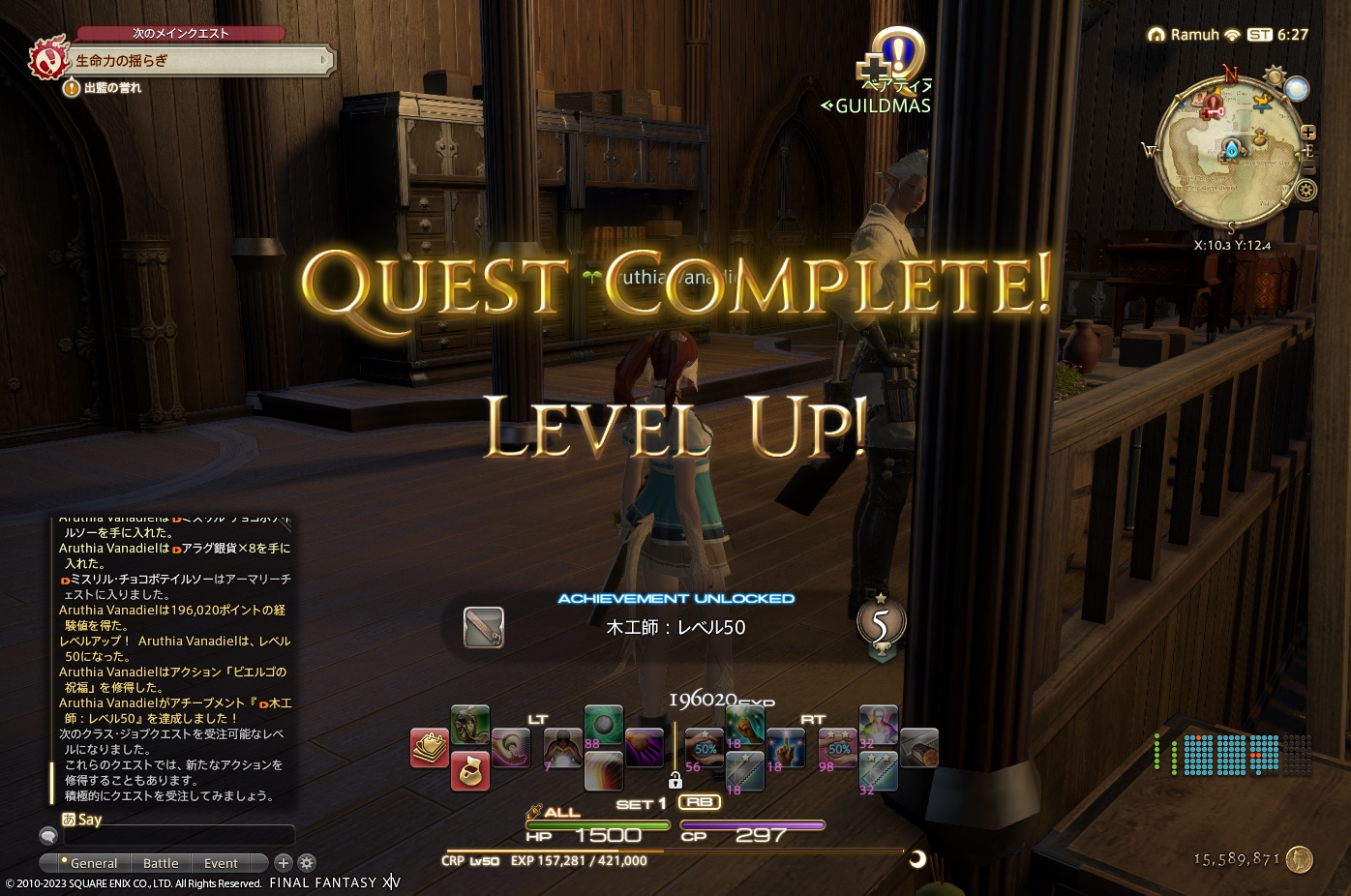Open the Event chat tab
The image size is (1351, 896).
[x=223, y=862]
